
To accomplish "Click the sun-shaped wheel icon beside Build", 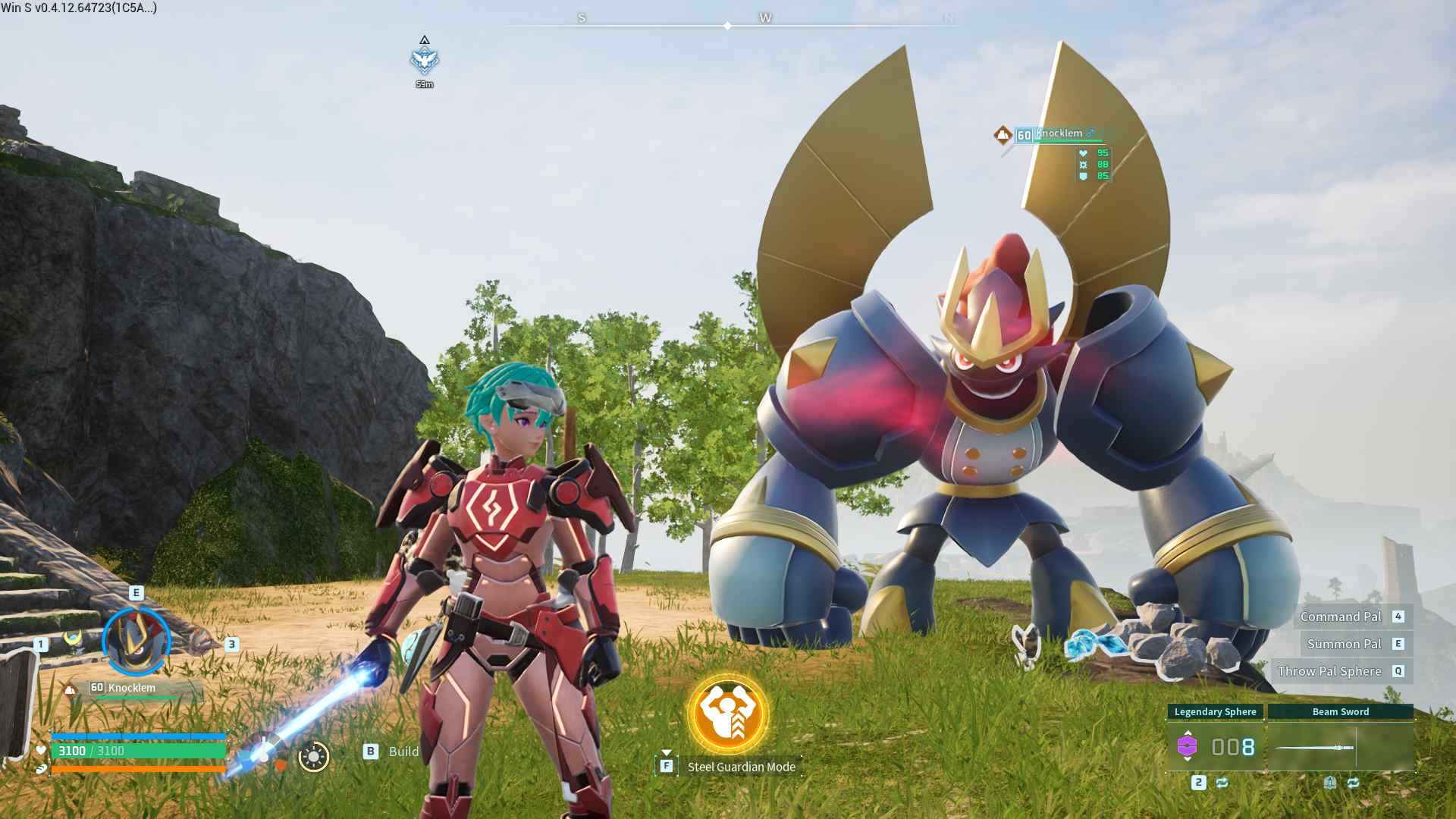I will [x=313, y=757].
